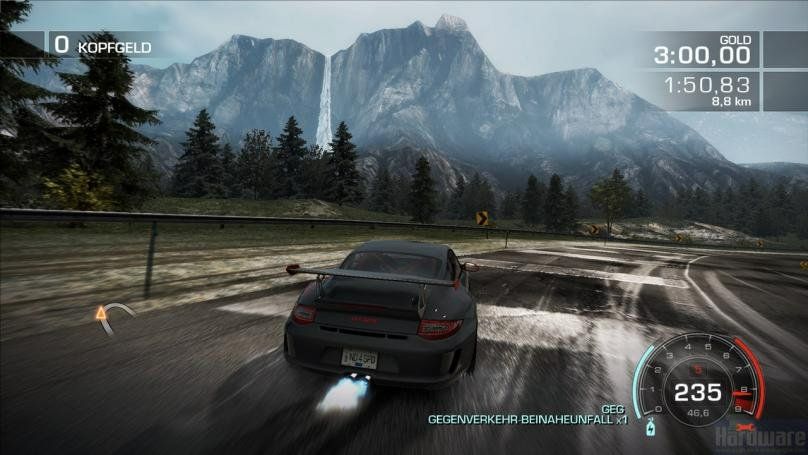Select the orange player arrow on the minimap
Screen dimensions: 808x455
pos(100,315)
